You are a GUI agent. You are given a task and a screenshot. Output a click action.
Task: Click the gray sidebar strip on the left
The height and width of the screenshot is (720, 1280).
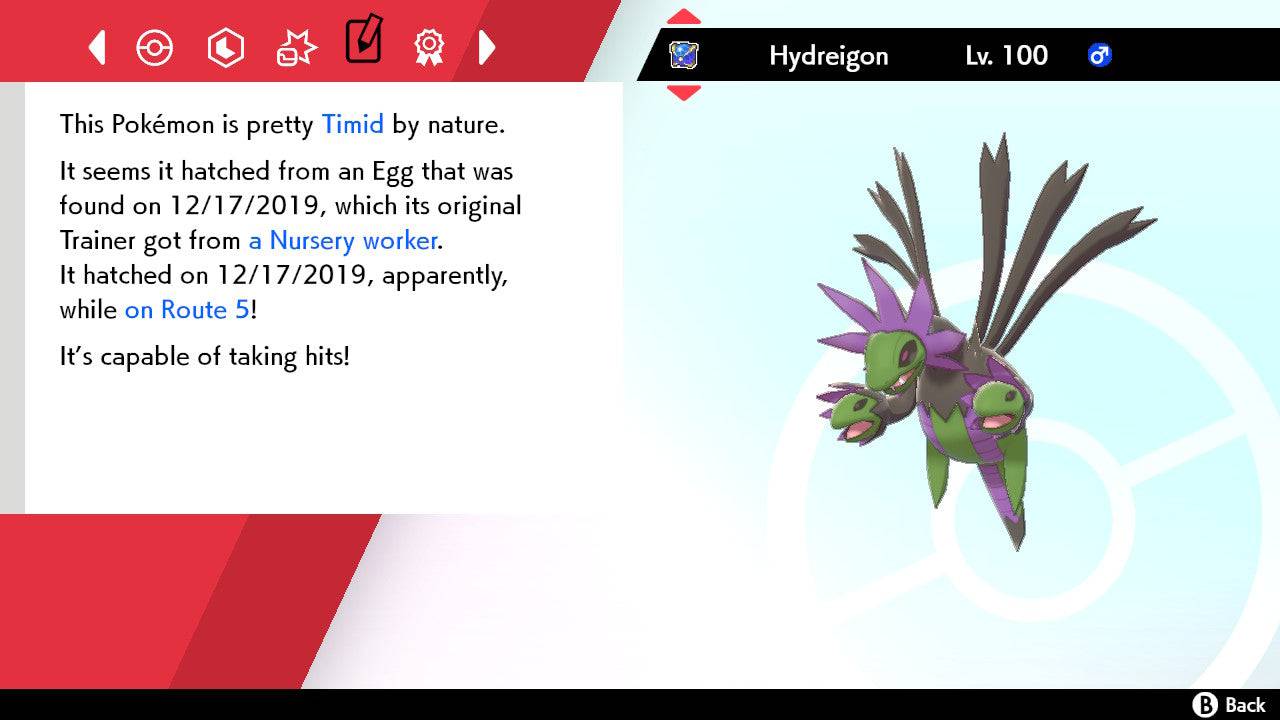click(11, 300)
